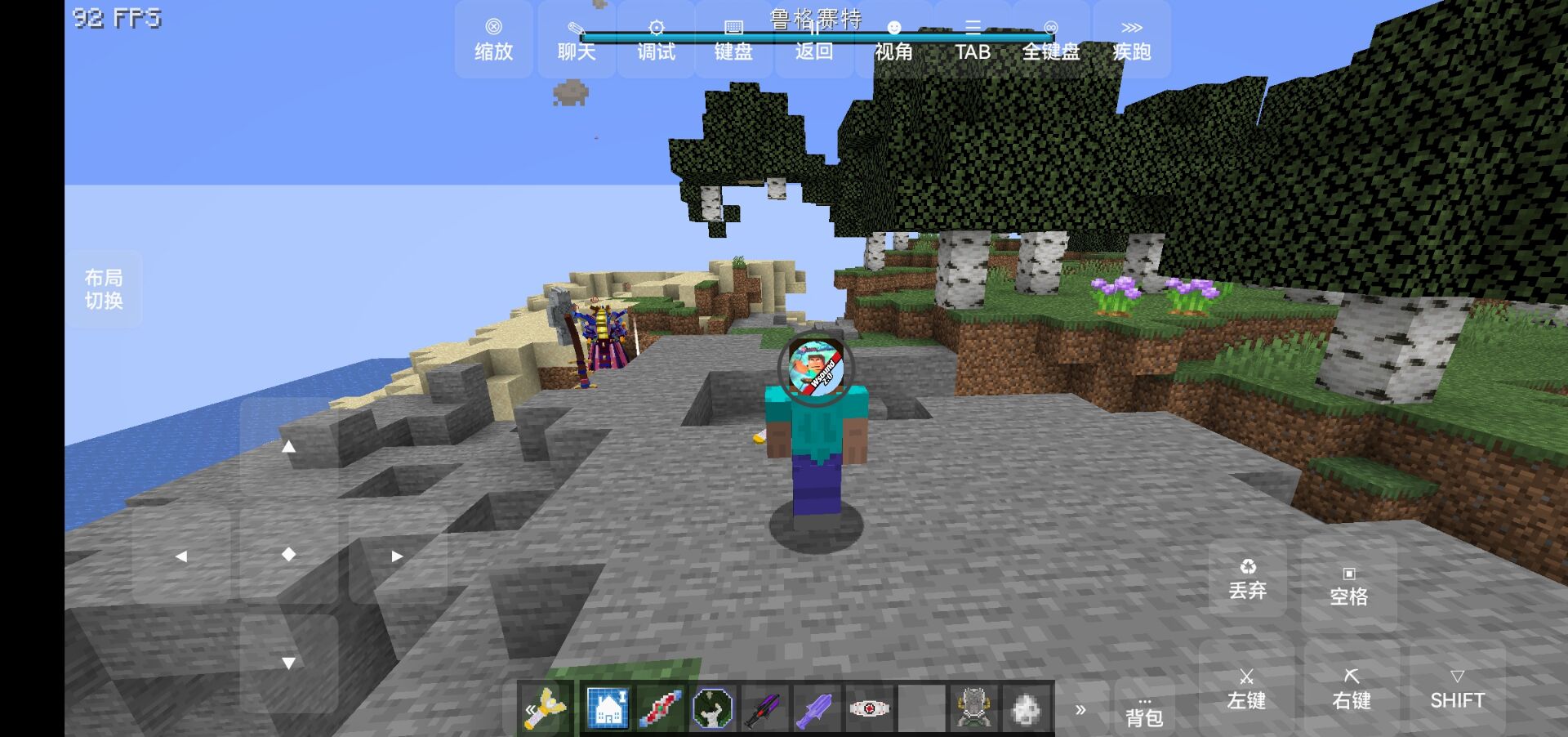The image size is (1568, 737).
Task: Select the blue house blueprint hotbar slot
Action: [x=608, y=708]
